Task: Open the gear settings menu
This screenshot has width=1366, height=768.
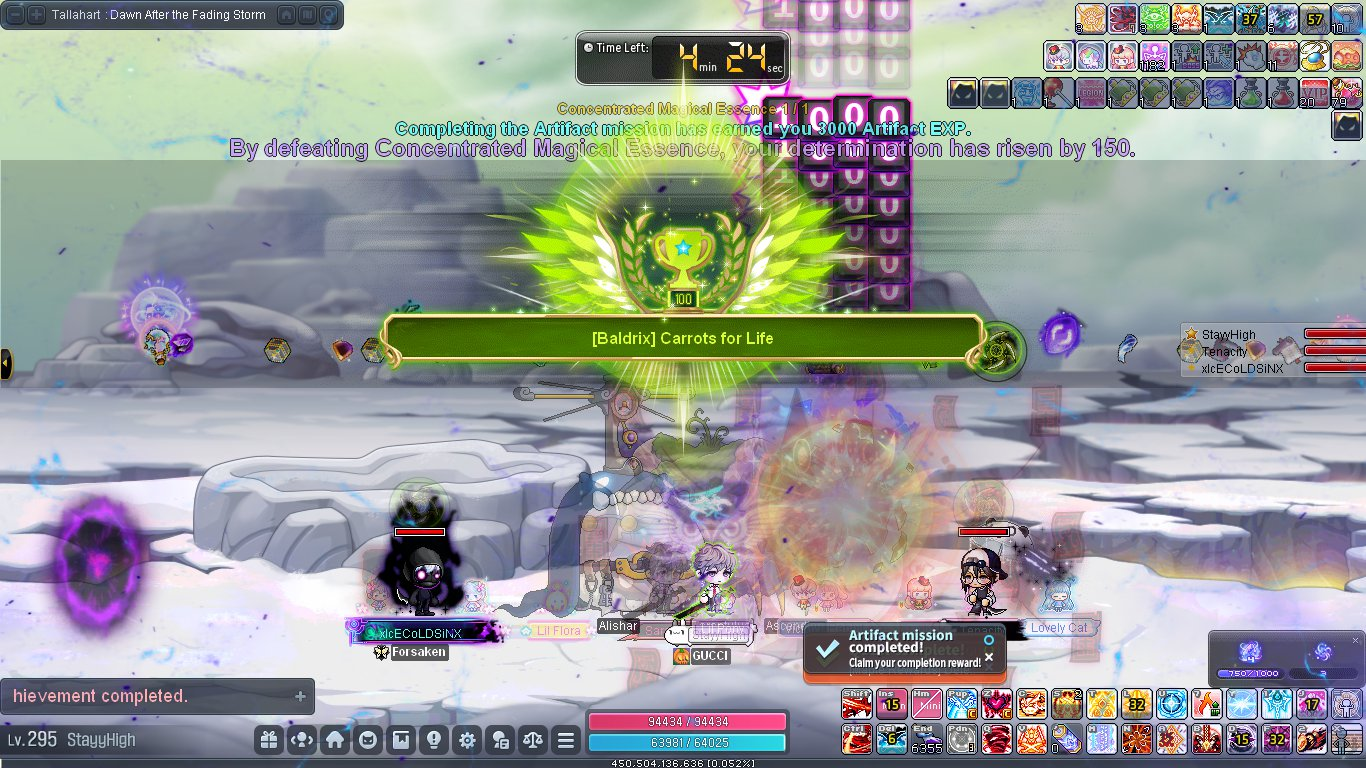Action: pyautogui.click(x=467, y=741)
